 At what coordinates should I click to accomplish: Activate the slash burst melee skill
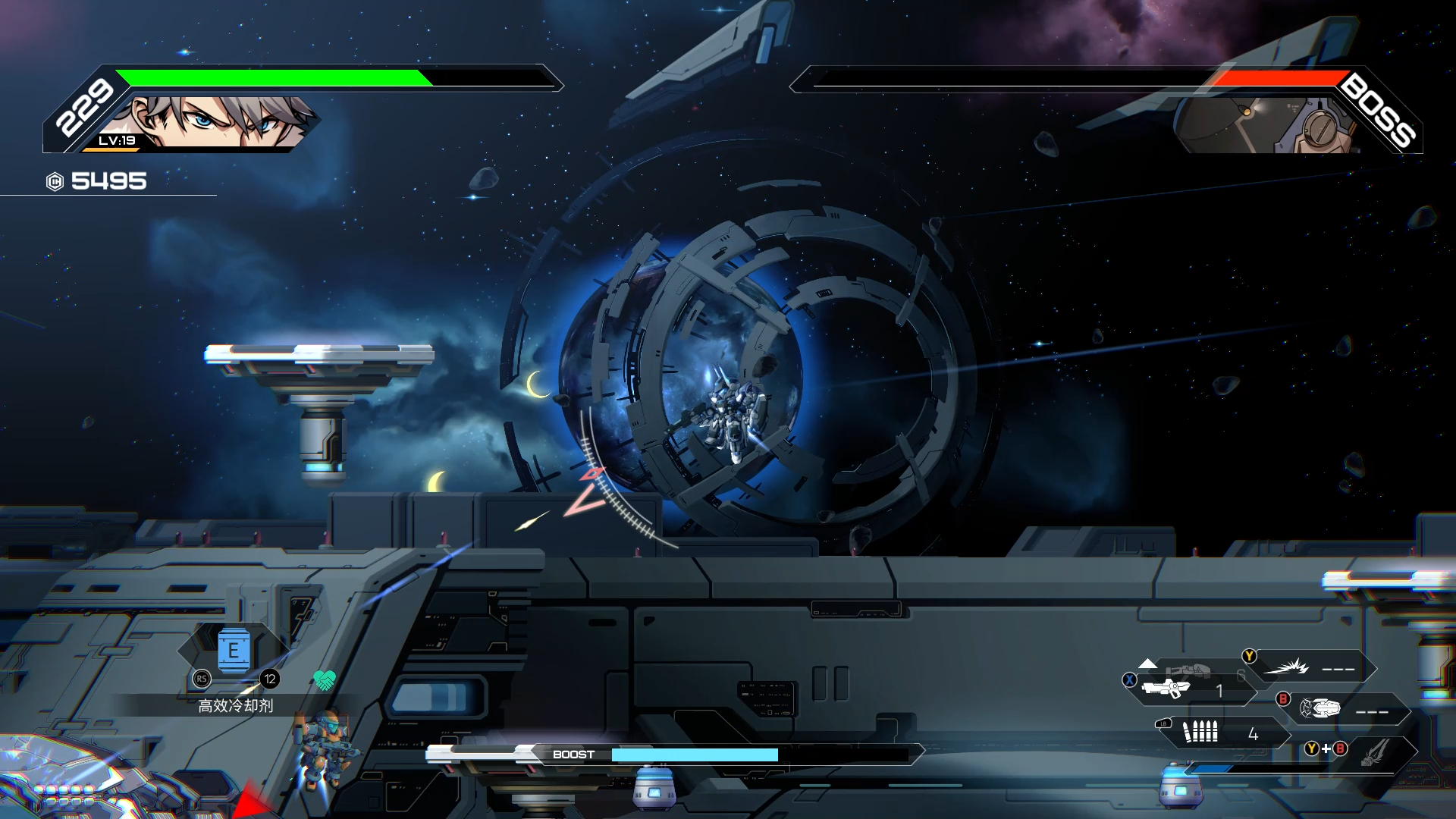(x=1287, y=667)
